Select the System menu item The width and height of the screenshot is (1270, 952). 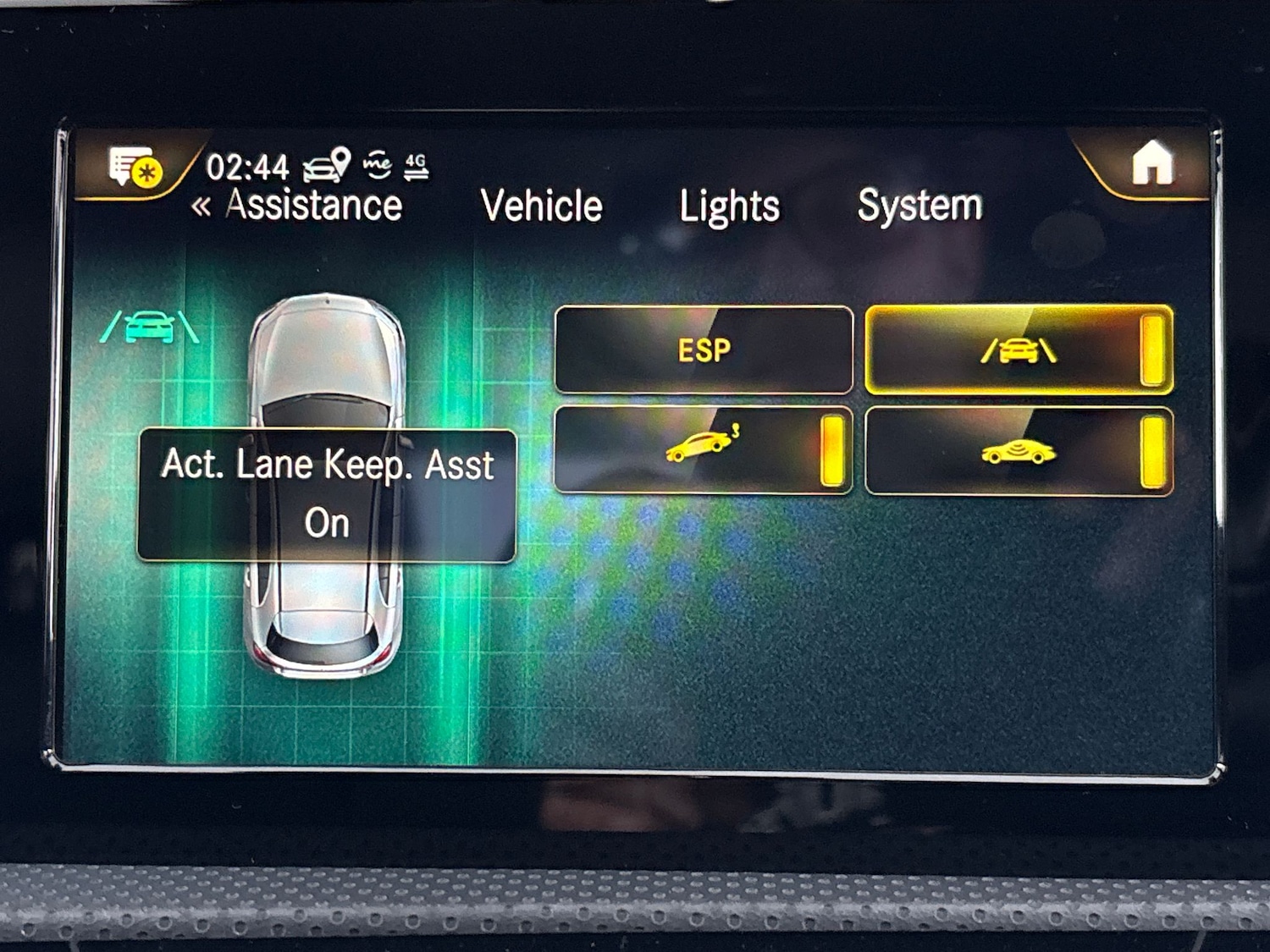click(918, 203)
